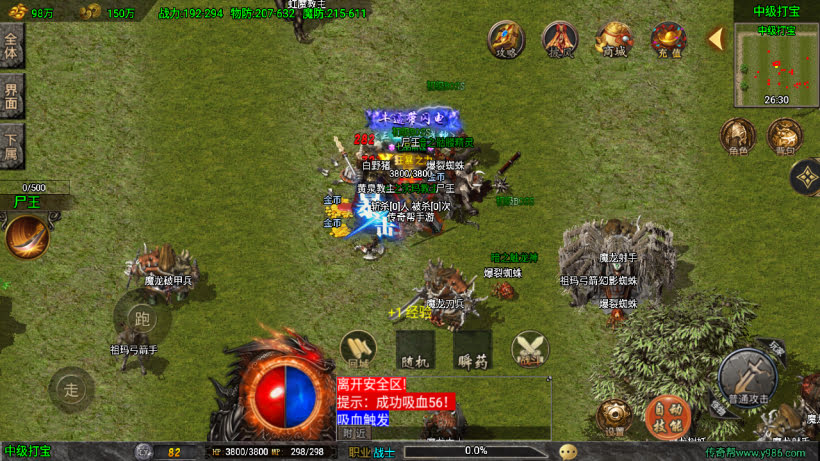This screenshot has height=461, width=820.
Task: Use the 回城 return-to-town scroll
Action: click(358, 348)
